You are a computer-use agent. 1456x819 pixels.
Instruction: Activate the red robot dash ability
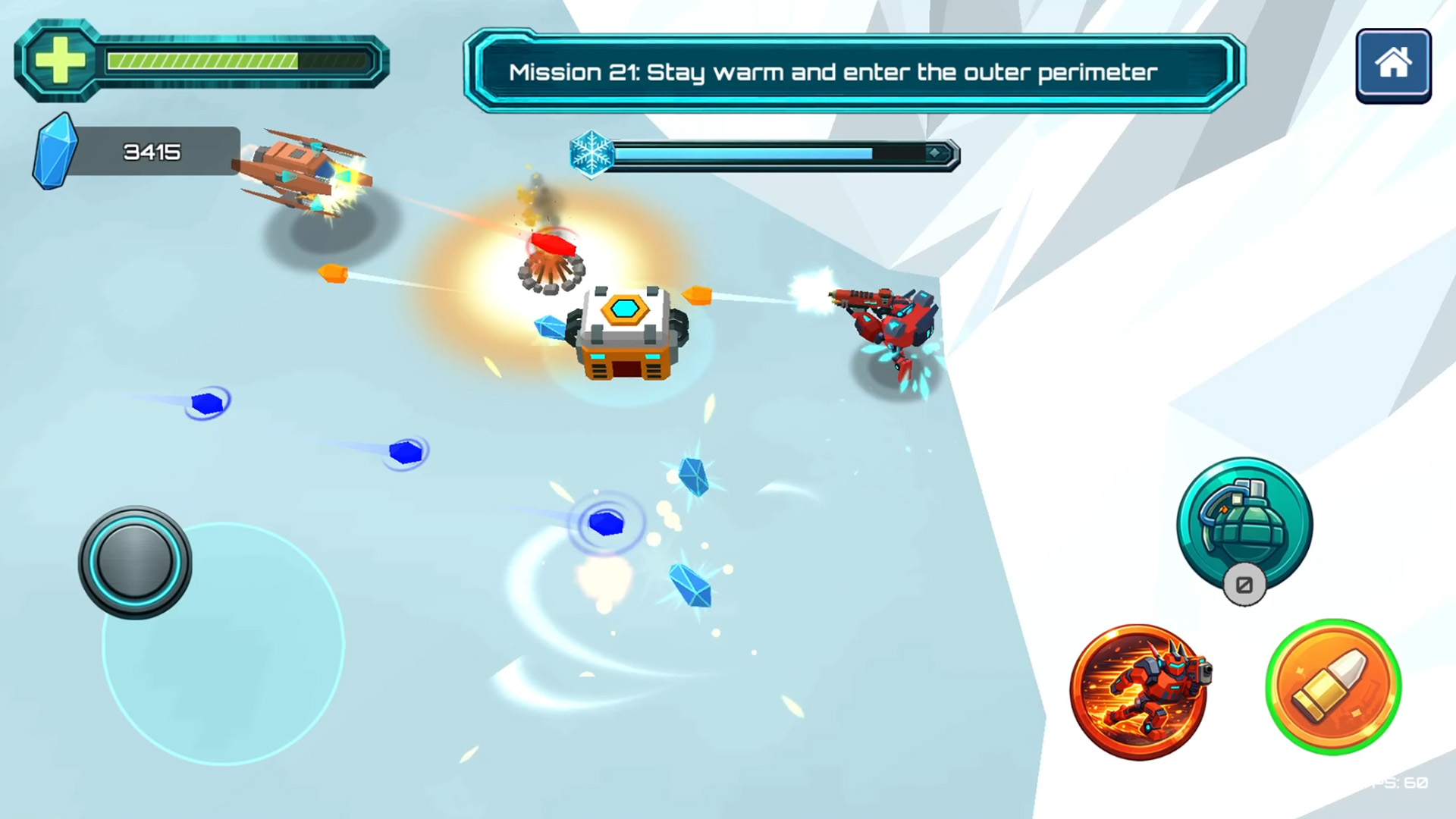pos(1138,692)
